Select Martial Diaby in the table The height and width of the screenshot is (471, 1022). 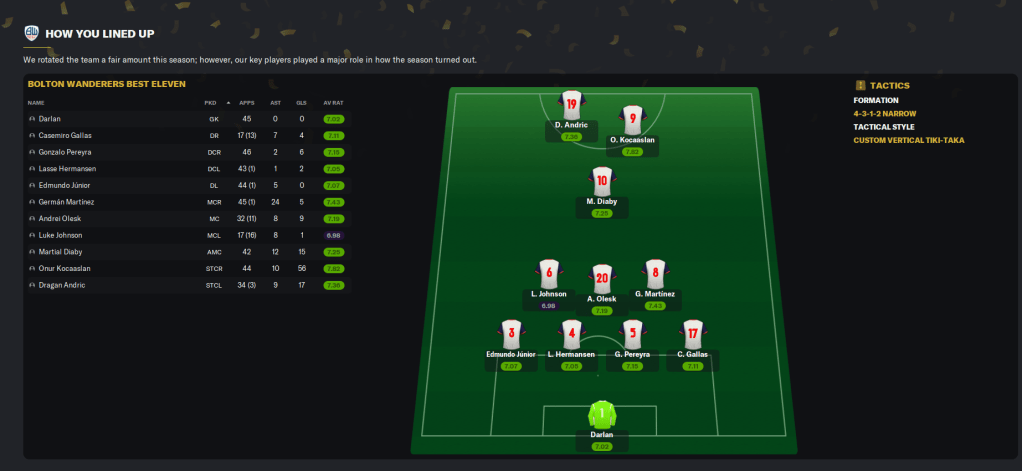61,252
